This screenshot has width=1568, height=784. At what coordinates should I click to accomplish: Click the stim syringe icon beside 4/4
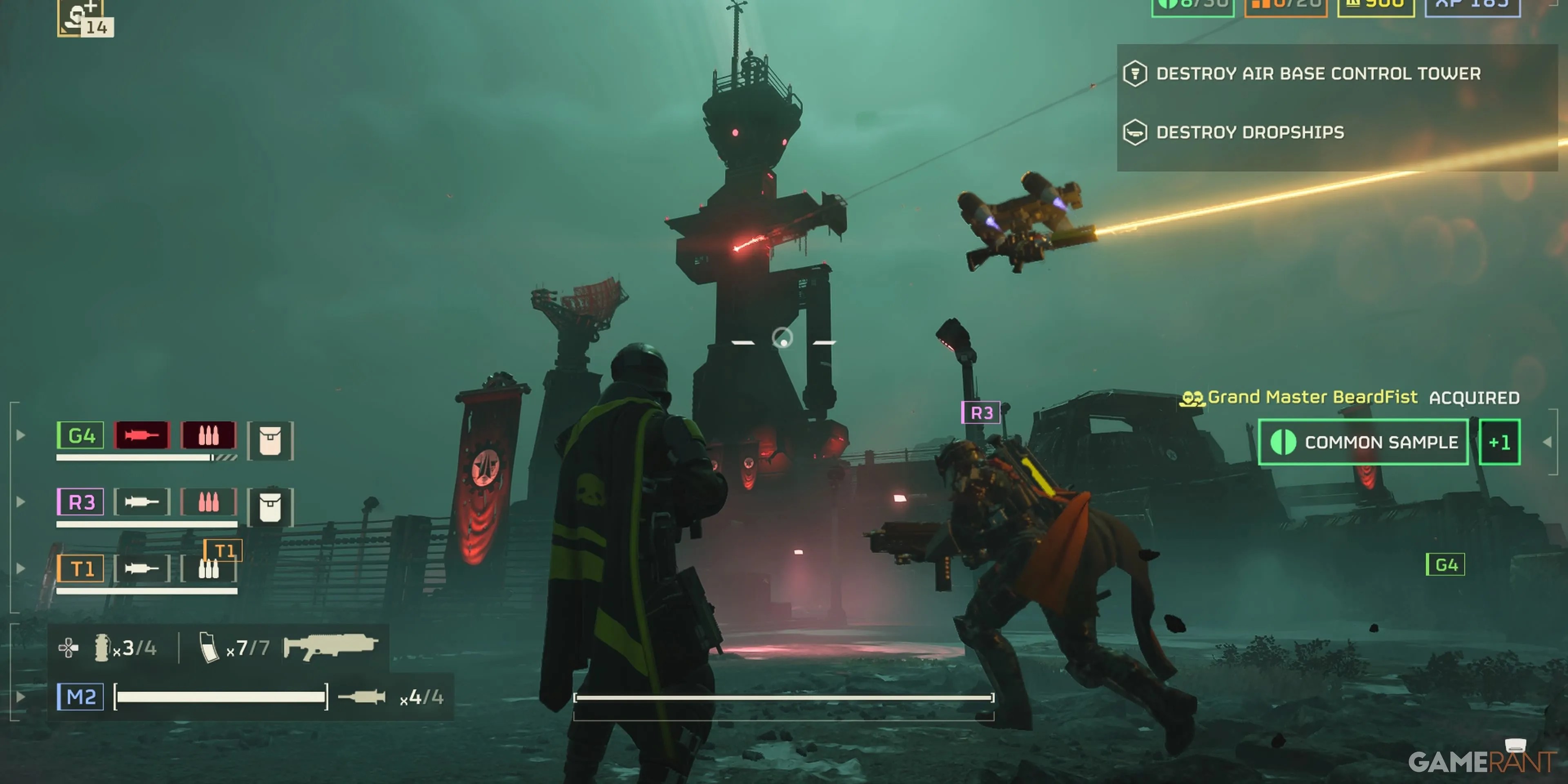362,696
